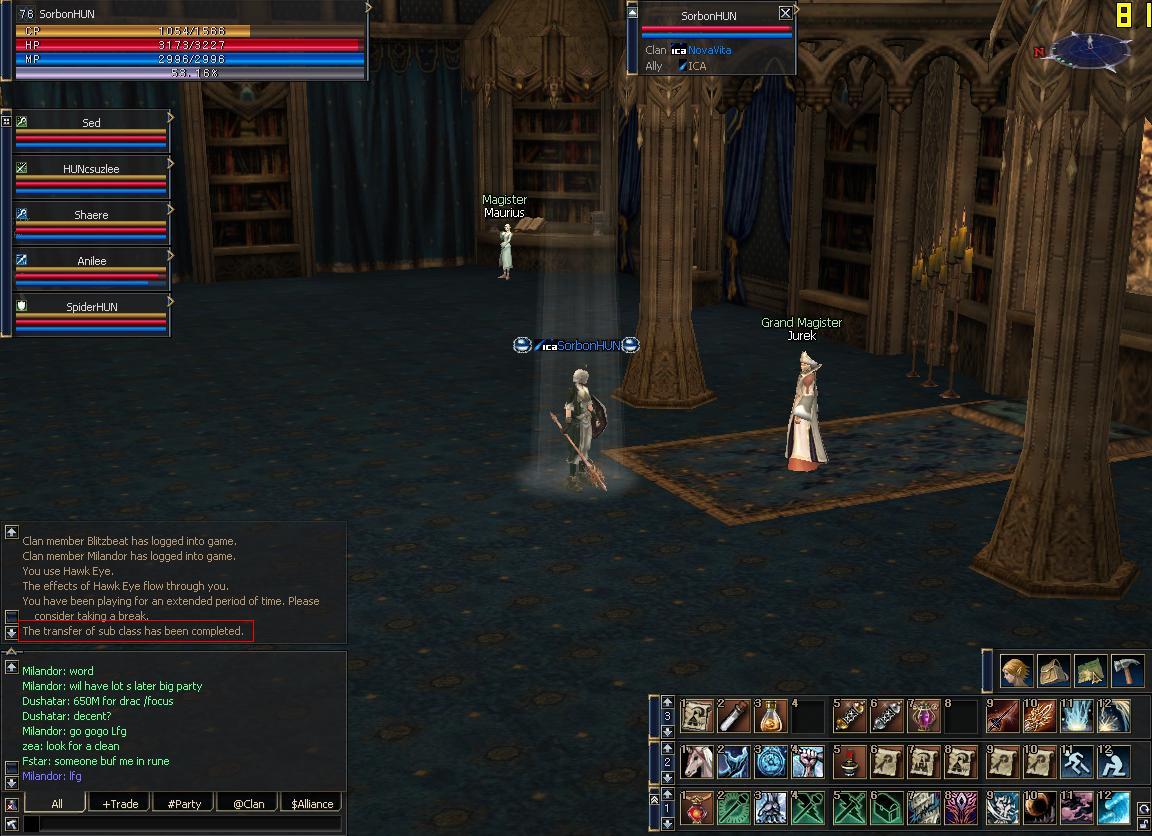1152x836 pixels.
Task: Activate the clenched fist skill icon
Action: (x=808, y=762)
